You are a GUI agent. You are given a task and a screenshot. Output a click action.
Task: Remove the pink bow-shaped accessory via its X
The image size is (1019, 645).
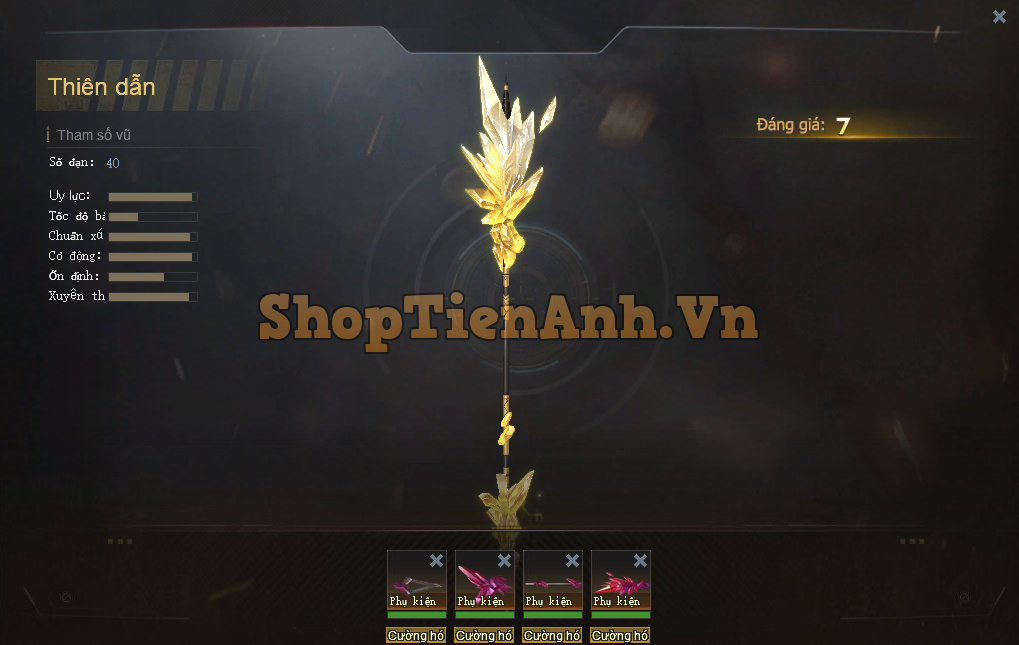click(x=436, y=561)
